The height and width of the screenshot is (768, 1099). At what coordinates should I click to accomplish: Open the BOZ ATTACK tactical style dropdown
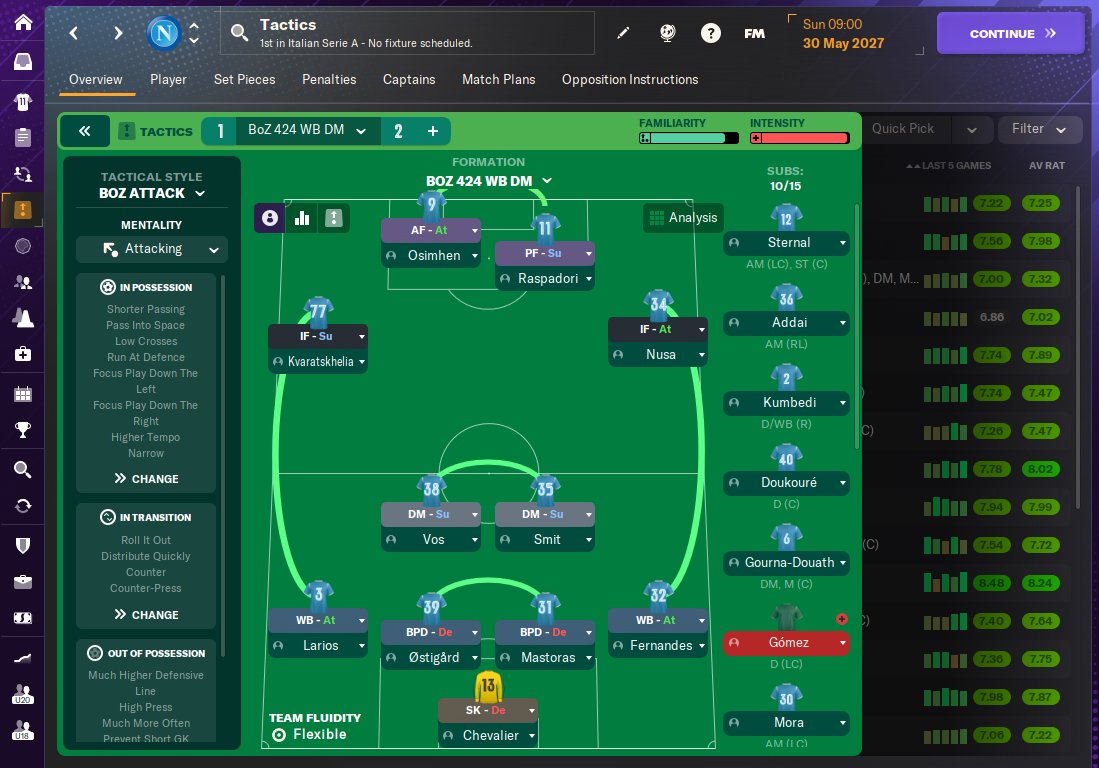tap(152, 193)
